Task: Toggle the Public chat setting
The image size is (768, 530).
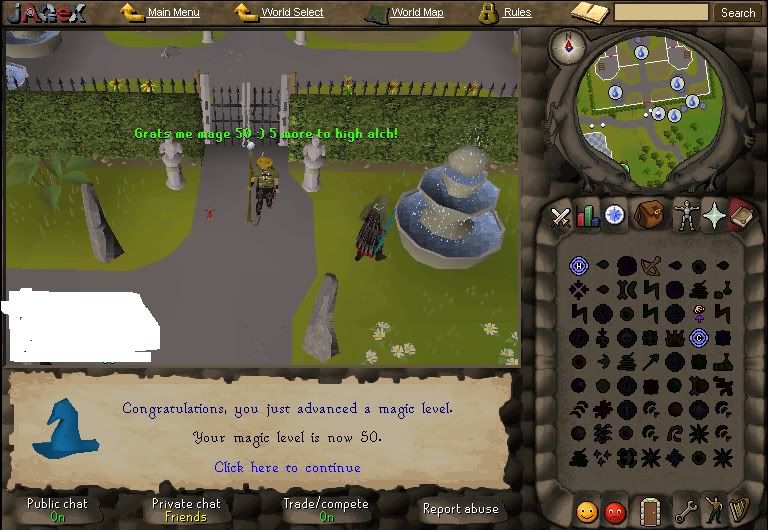Action: coord(57,509)
